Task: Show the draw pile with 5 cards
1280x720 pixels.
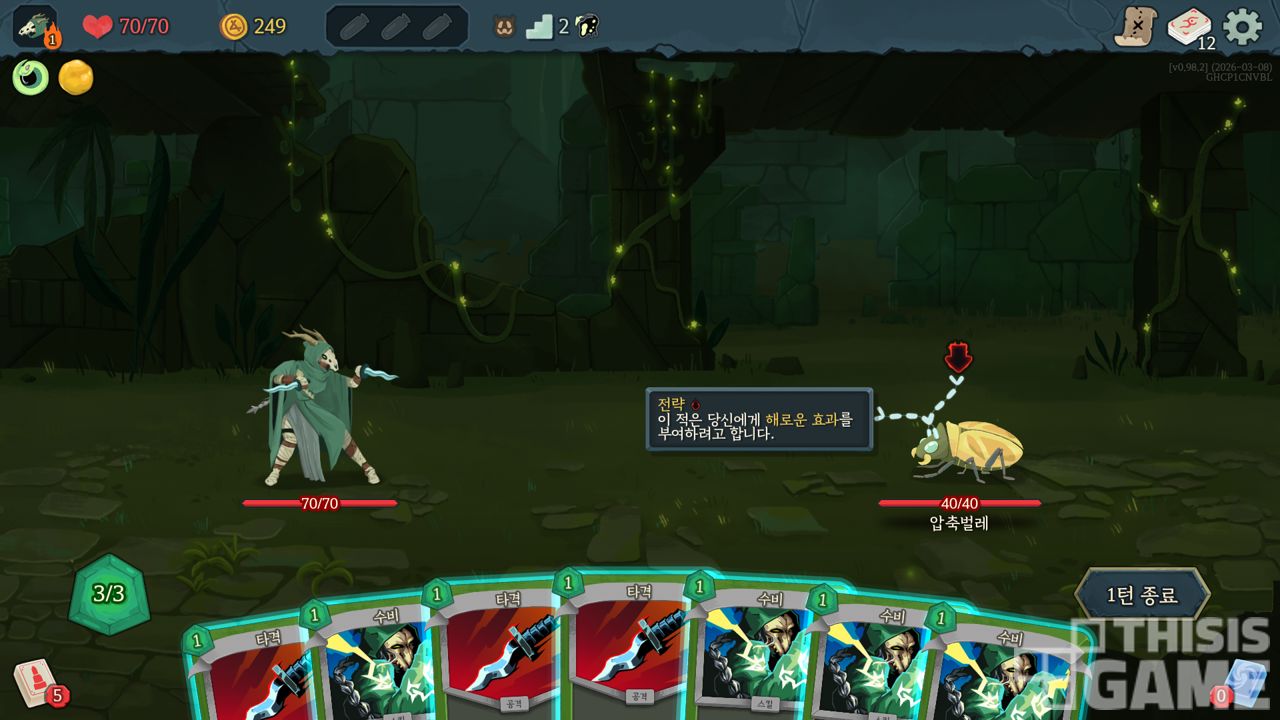Action: [x=36, y=682]
